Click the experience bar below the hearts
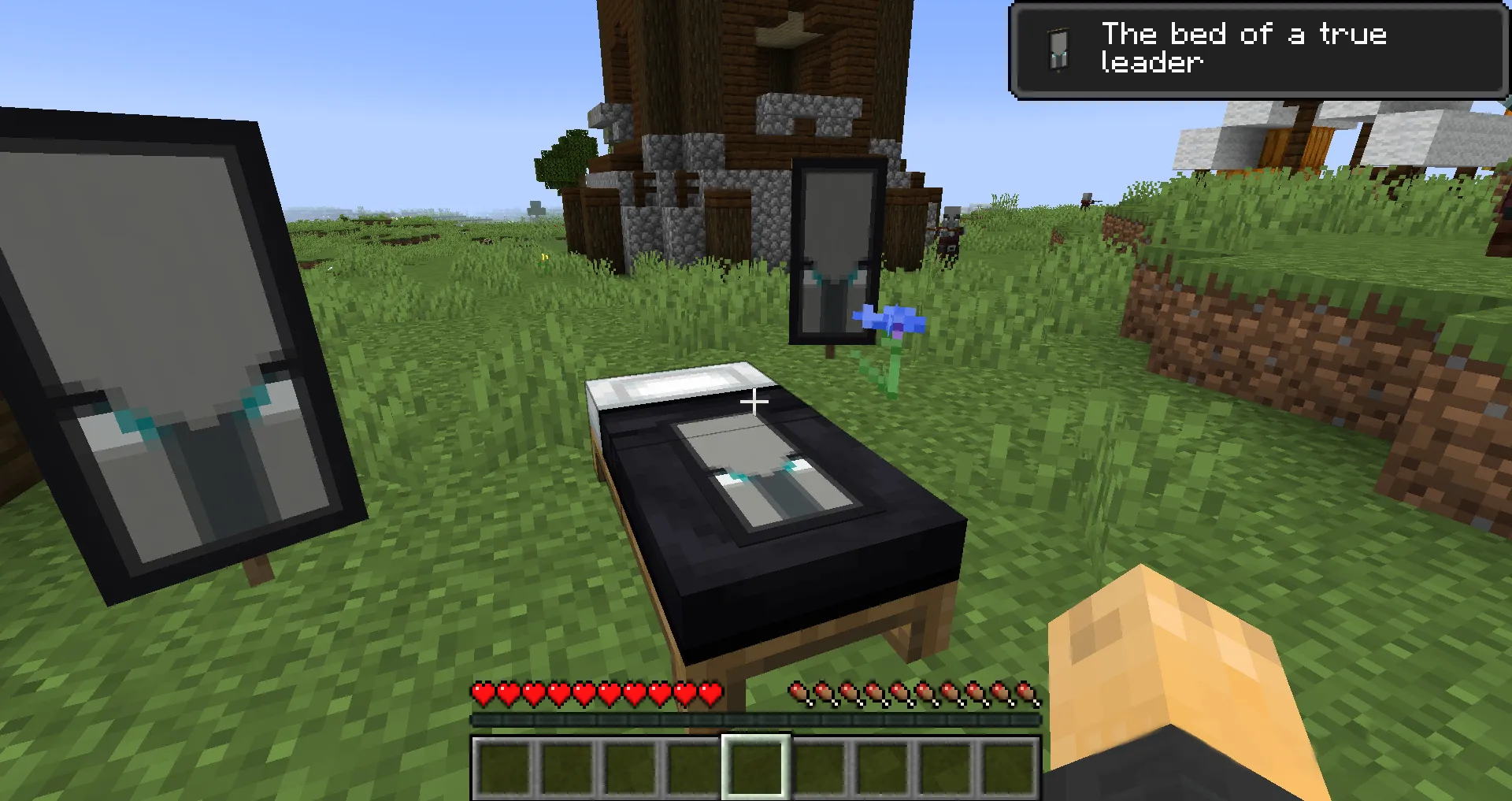 (756, 719)
